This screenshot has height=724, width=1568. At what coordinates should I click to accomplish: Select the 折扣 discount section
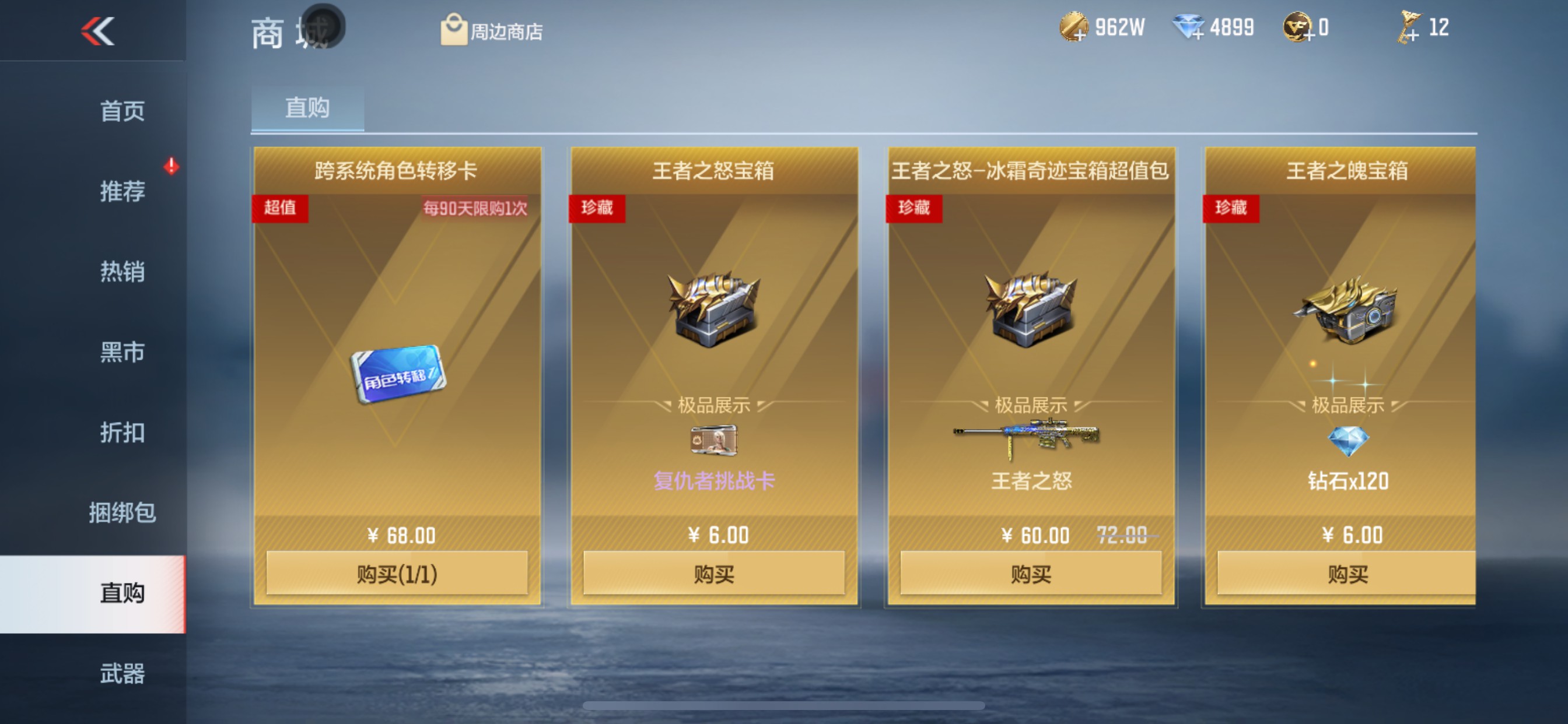pyautogui.click(x=124, y=434)
